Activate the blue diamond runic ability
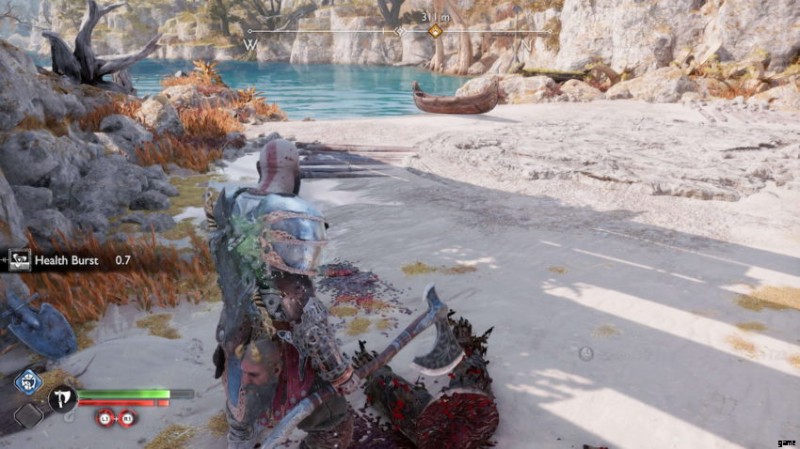800x449 pixels. [x=28, y=381]
